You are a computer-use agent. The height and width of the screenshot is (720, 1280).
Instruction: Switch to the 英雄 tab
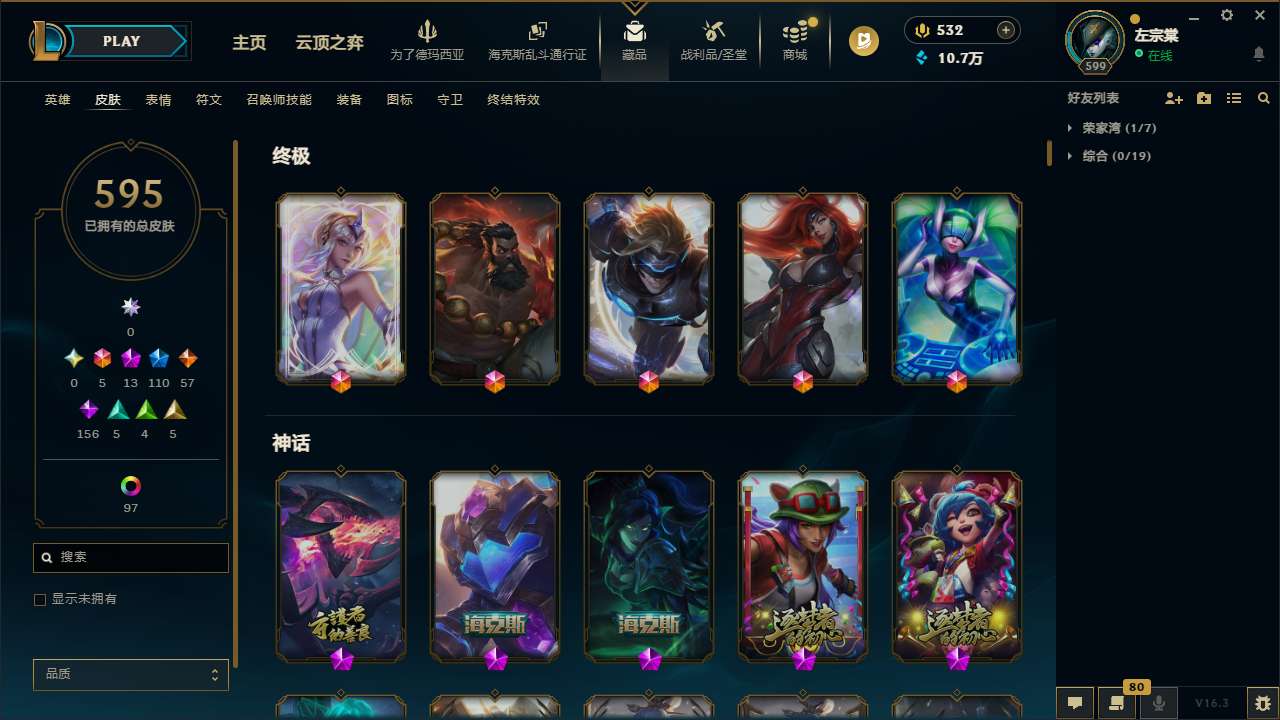coord(57,99)
